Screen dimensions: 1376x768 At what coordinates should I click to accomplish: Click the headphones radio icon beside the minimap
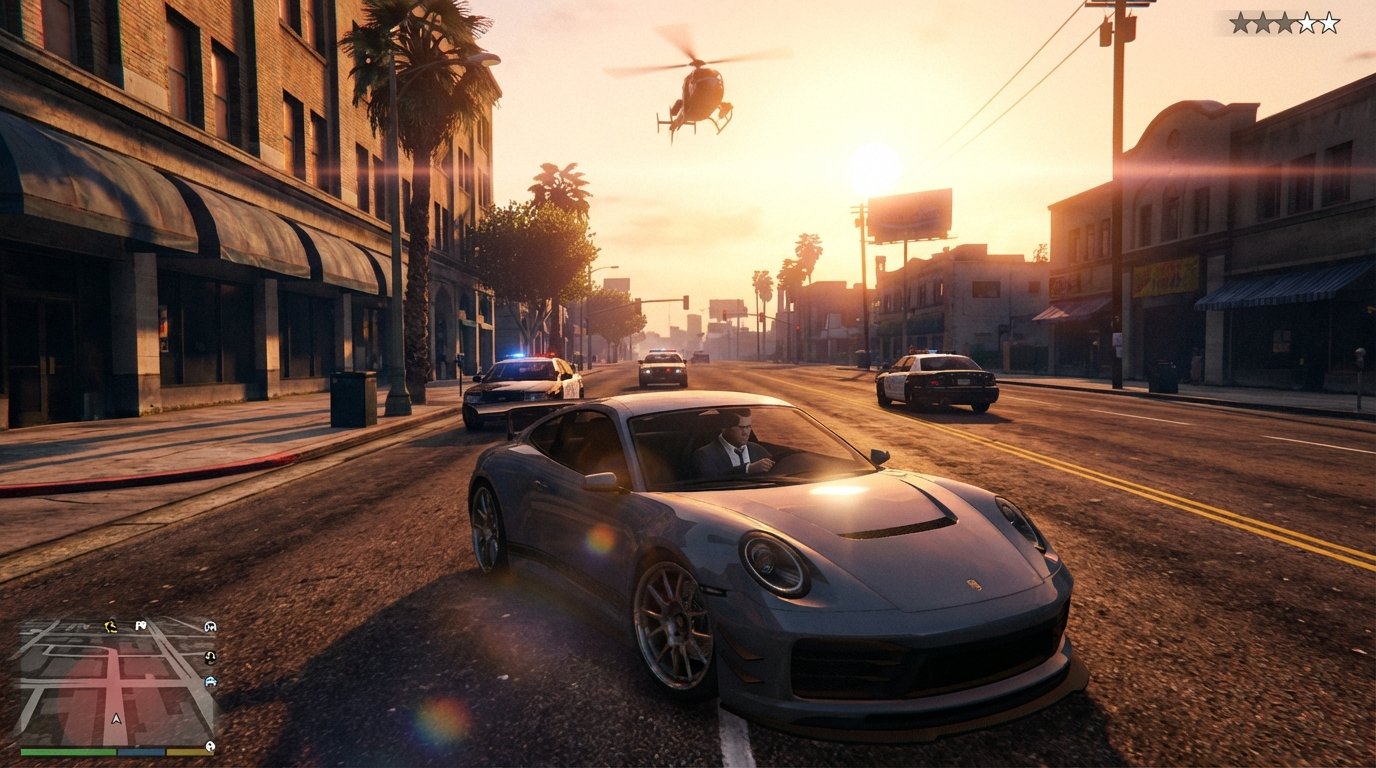[x=210, y=657]
